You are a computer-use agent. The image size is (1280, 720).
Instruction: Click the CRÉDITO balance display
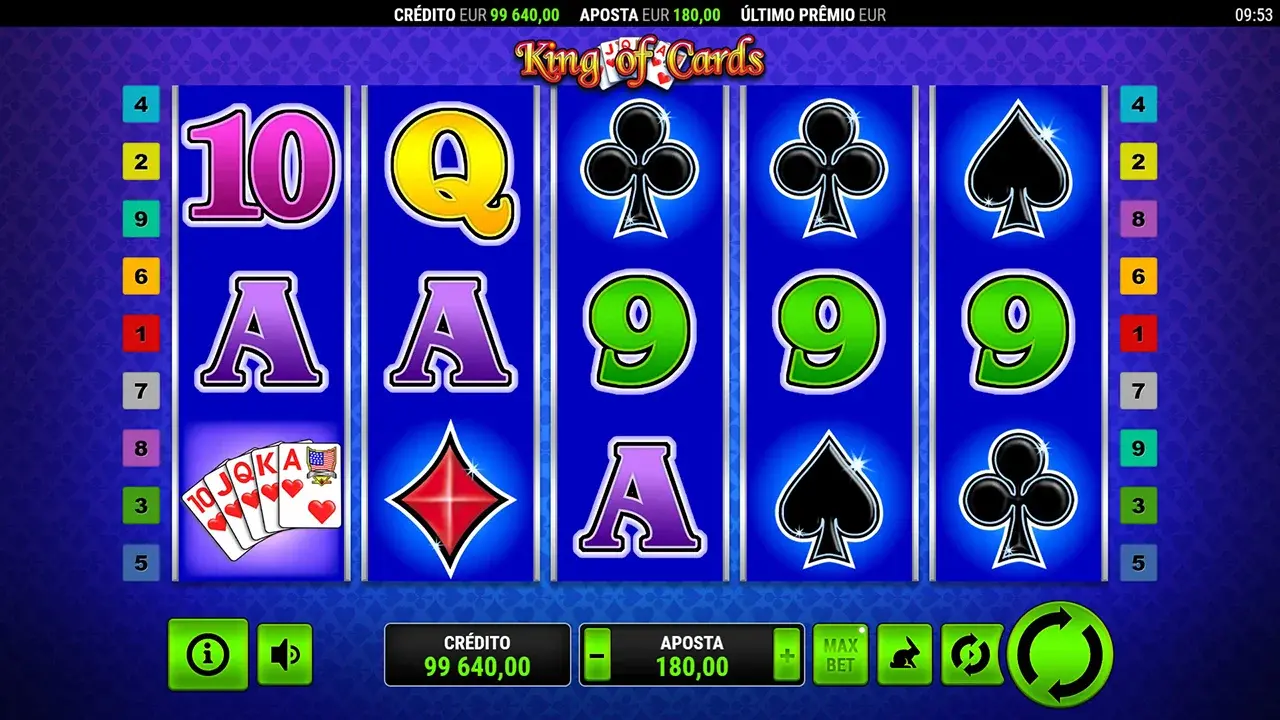point(477,654)
